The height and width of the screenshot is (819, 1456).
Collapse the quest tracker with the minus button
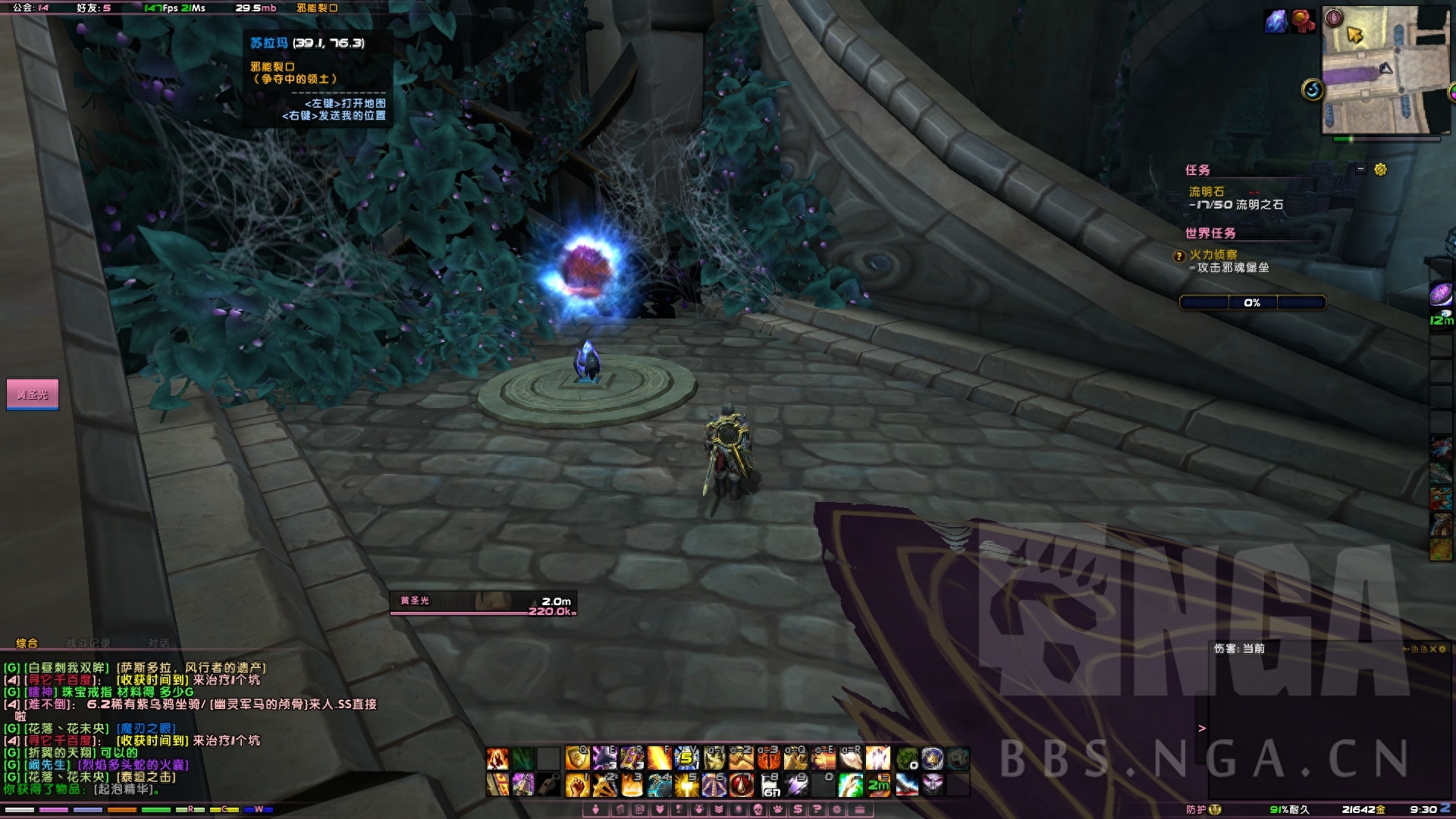[x=1360, y=170]
